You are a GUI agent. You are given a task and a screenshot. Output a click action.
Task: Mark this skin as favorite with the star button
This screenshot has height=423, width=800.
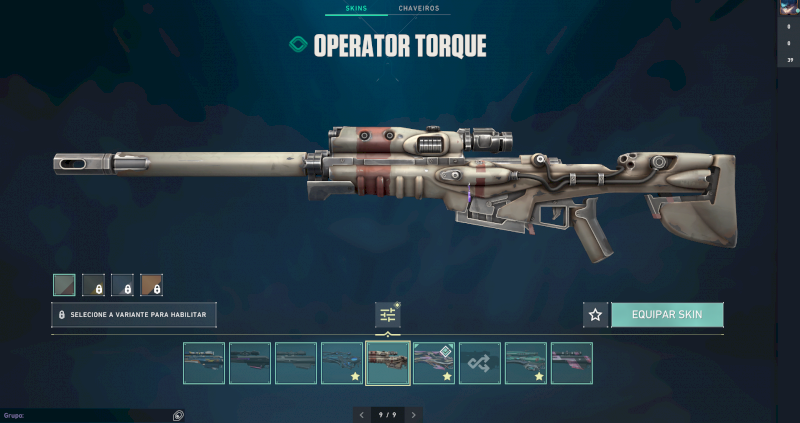(596, 315)
